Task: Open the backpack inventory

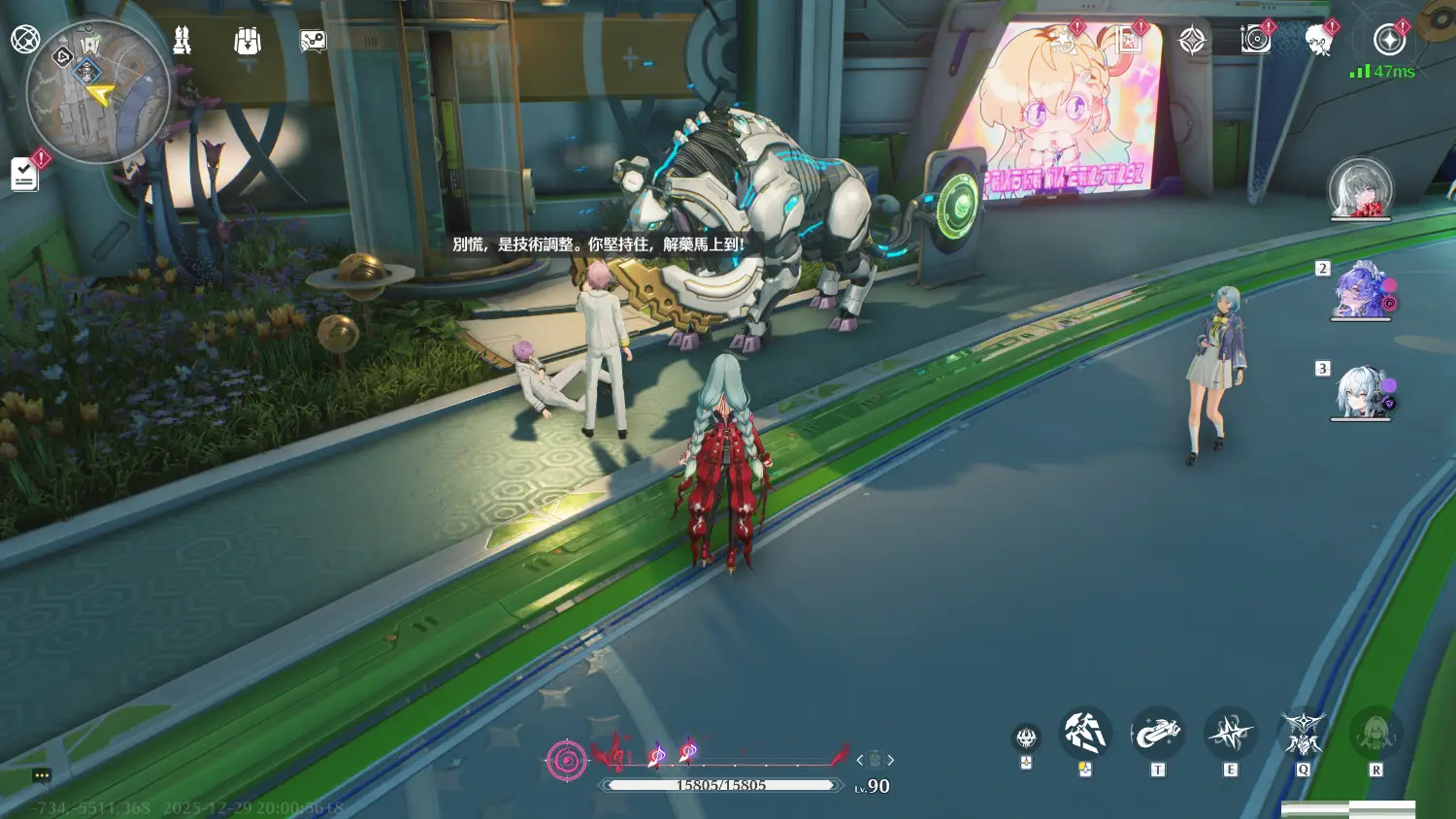Action: 248,41
